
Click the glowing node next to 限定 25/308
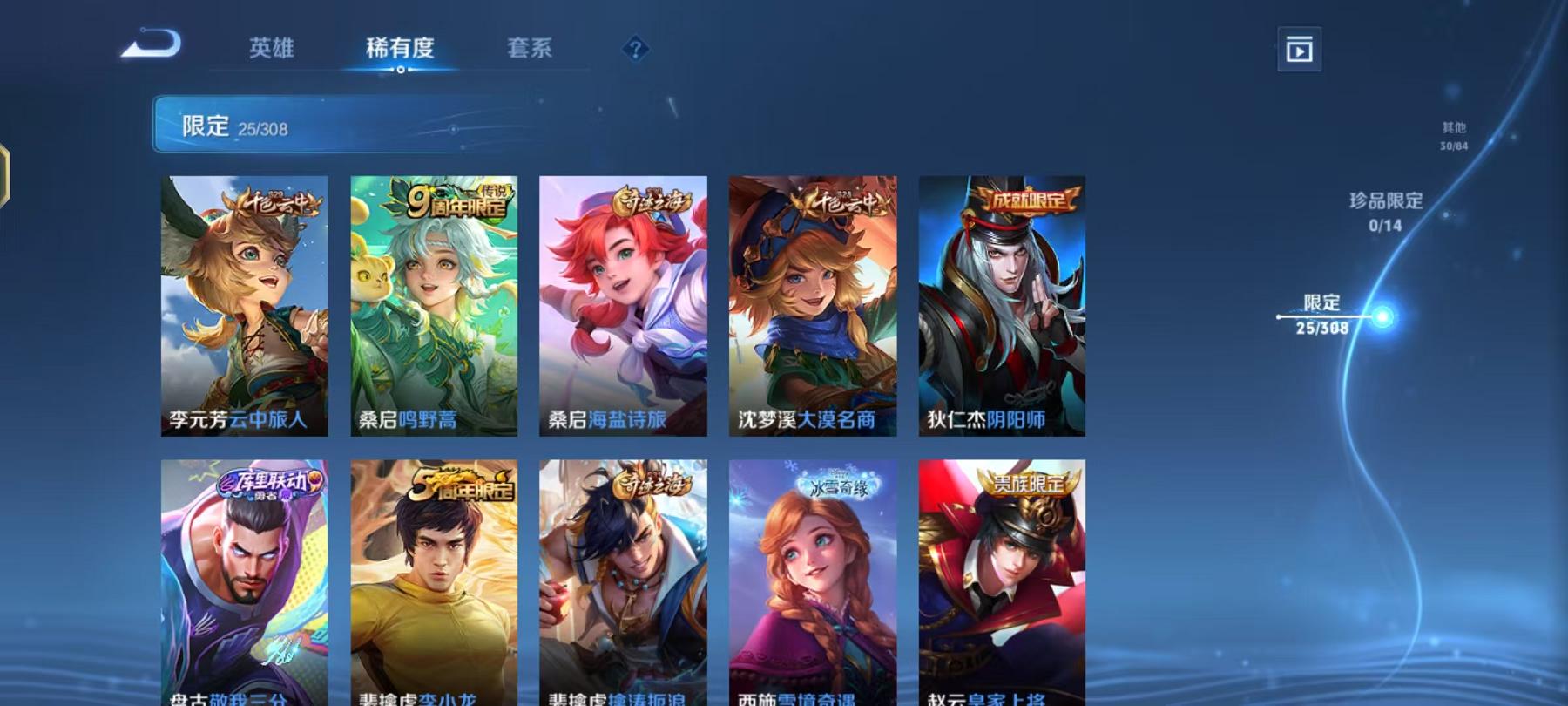[1383, 317]
